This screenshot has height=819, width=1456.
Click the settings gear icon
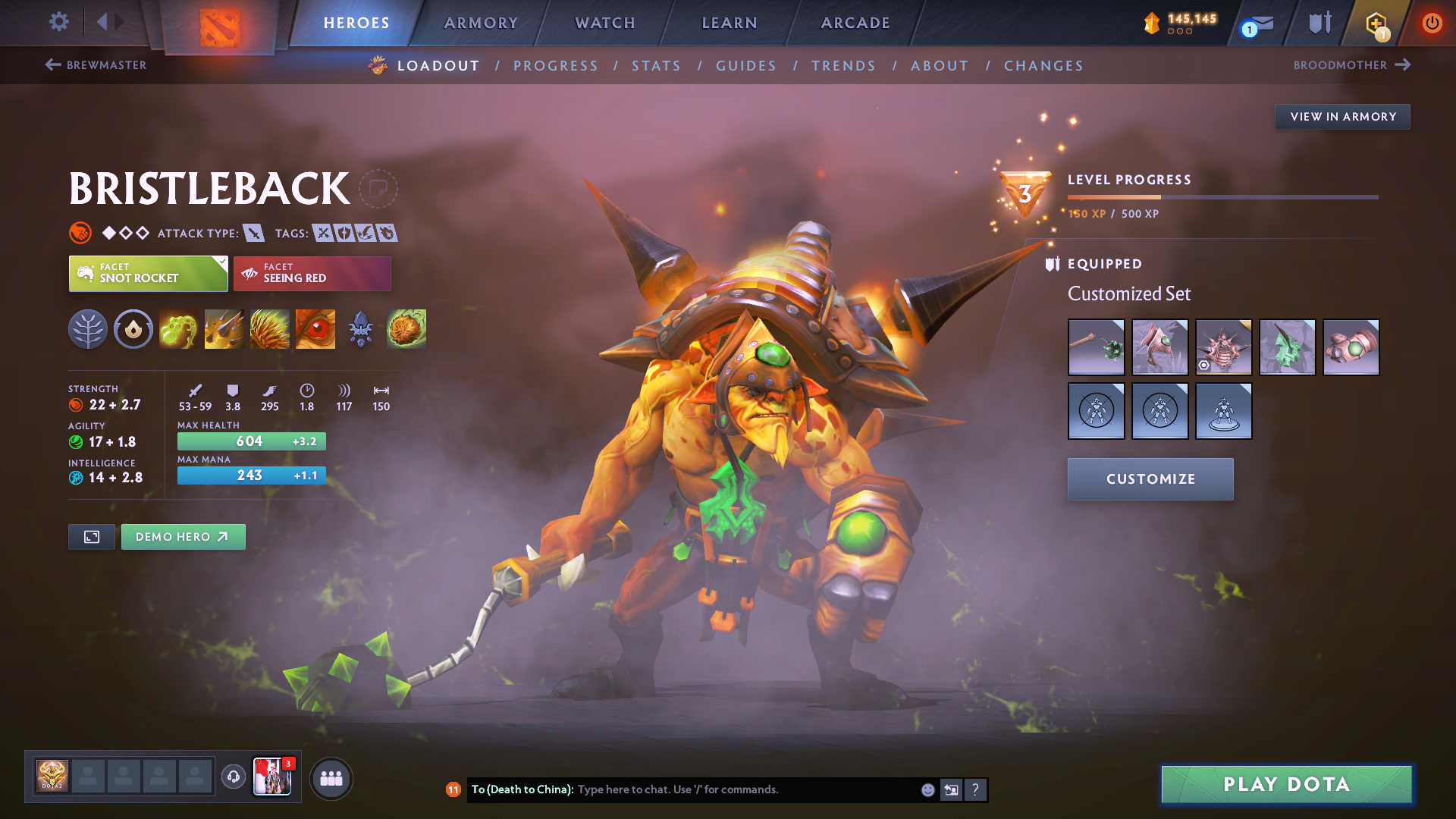point(58,22)
